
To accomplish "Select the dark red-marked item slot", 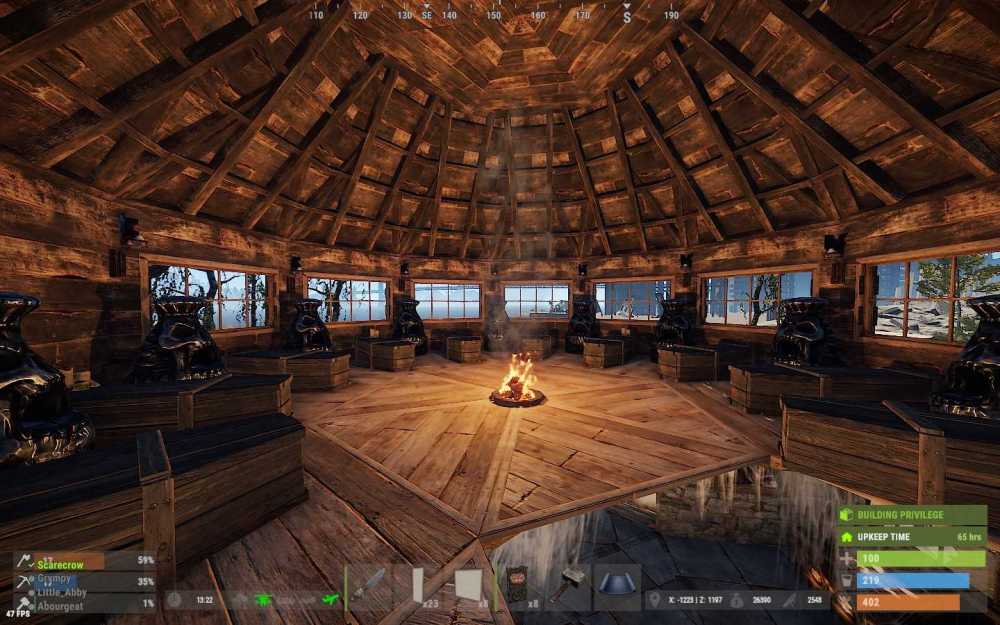I will [x=517, y=584].
